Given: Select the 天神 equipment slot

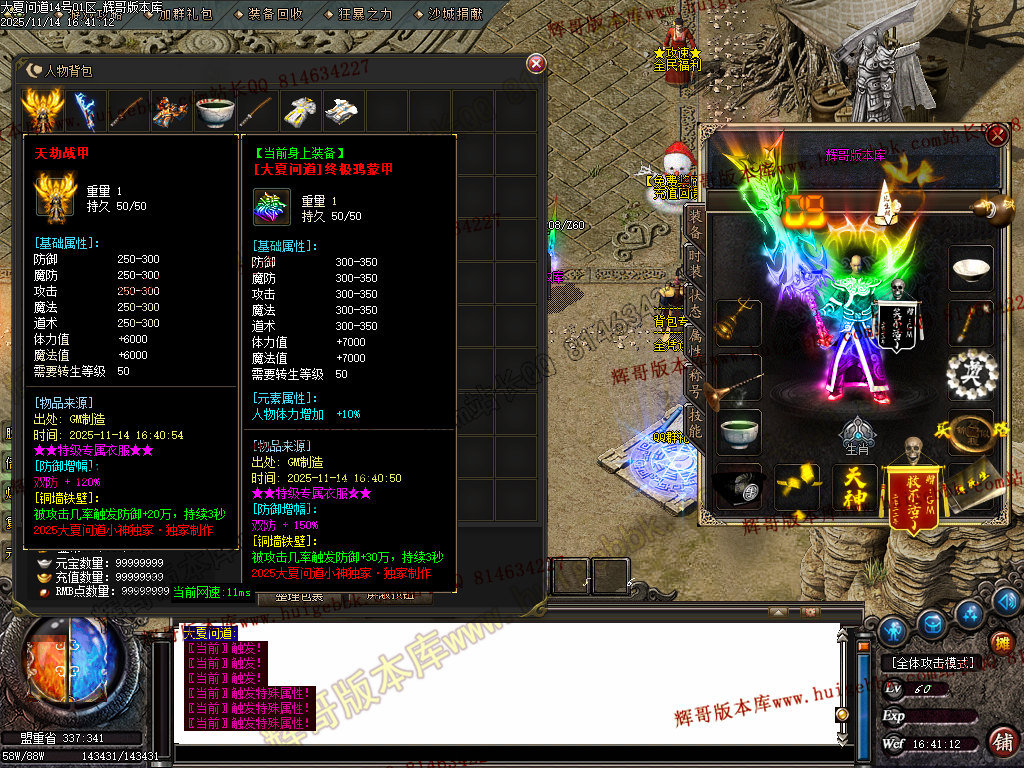Looking at the screenshot, I should pos(854,487).
